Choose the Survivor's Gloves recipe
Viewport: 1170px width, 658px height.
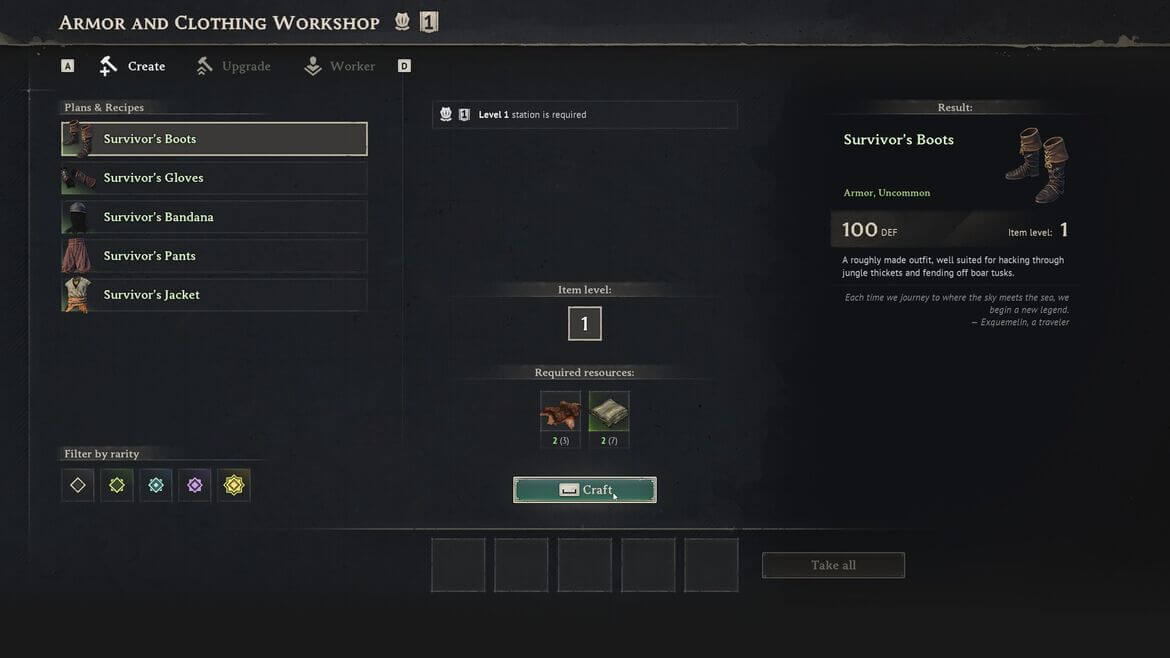click(x=214, y=178)
